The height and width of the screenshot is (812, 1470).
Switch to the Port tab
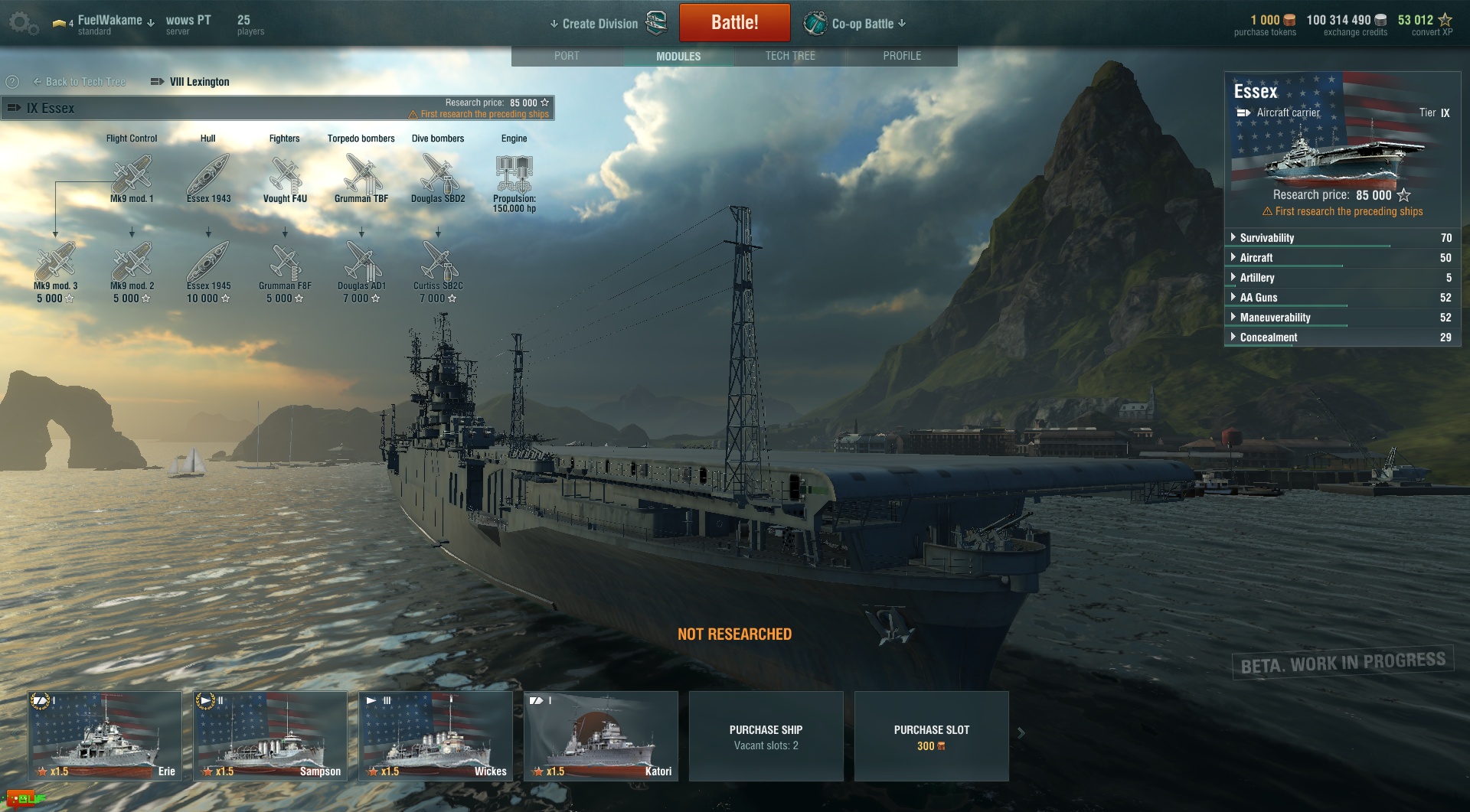tap(567, 56)
